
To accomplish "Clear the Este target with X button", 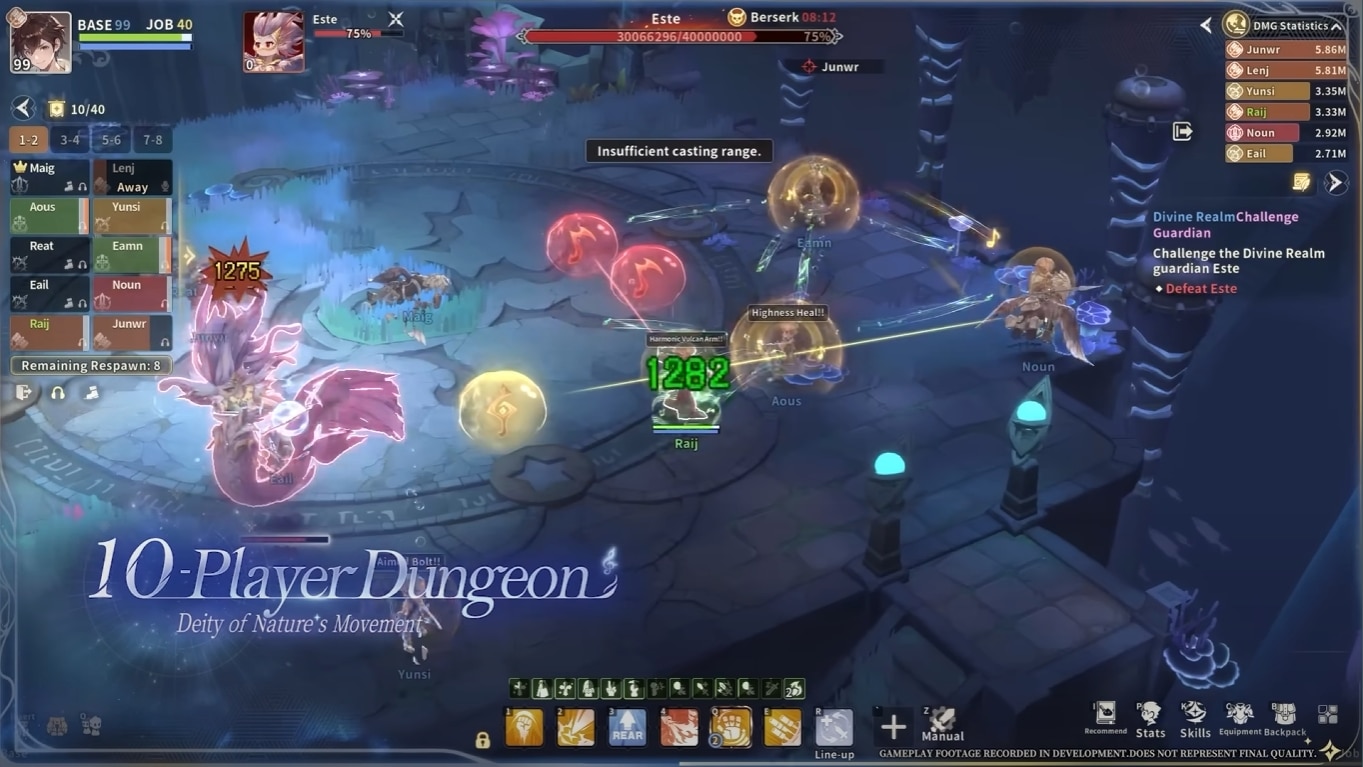I will click(396, 19).
